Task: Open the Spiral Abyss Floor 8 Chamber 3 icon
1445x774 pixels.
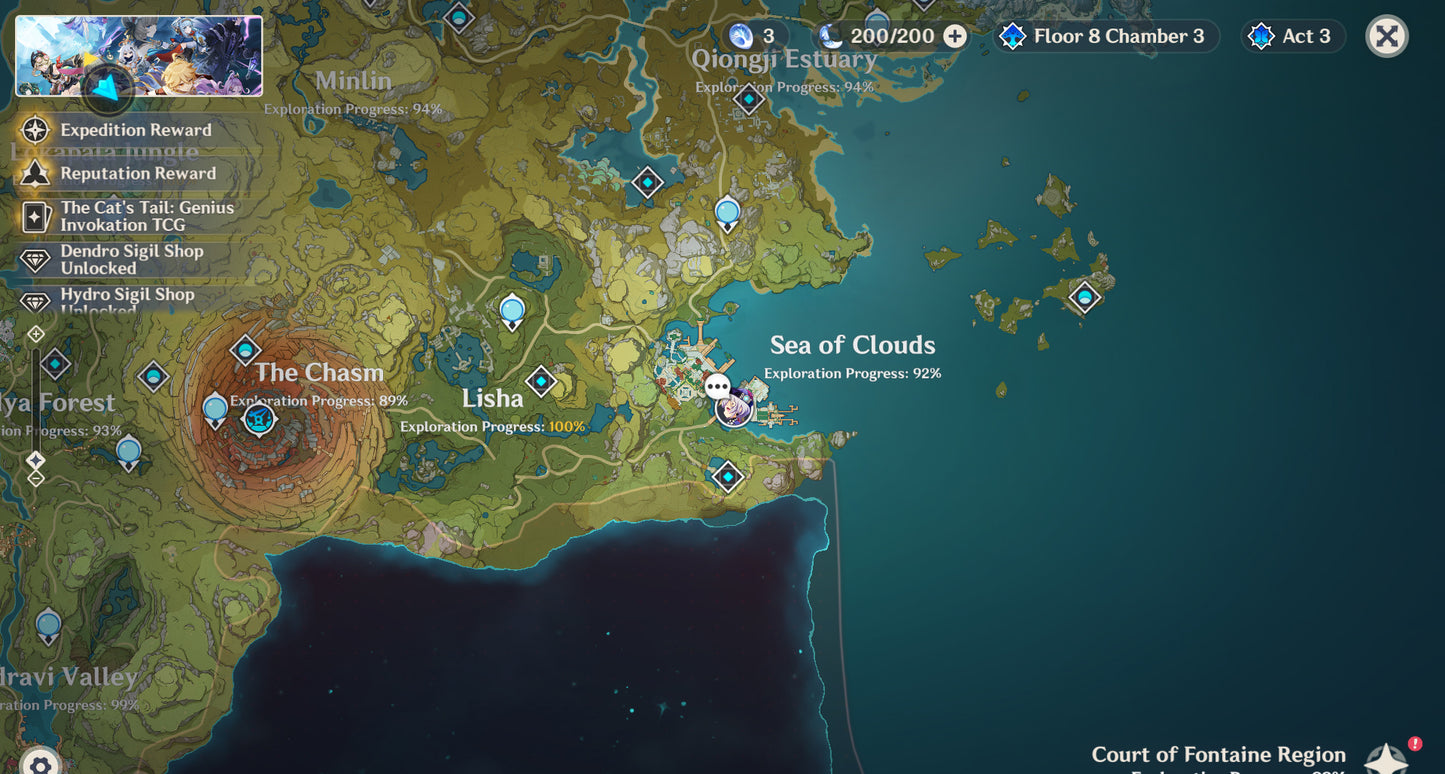Action: point(1013,36)
